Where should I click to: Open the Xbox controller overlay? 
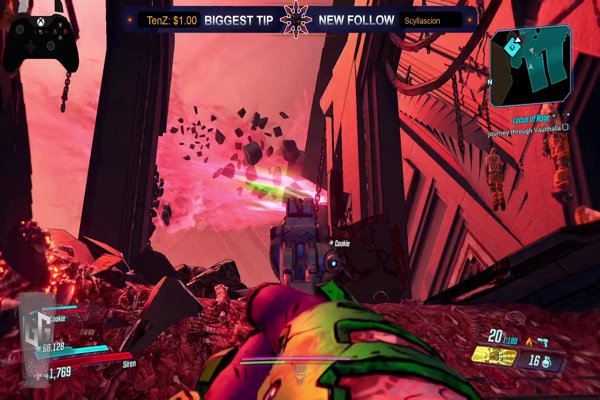(40, 40)
